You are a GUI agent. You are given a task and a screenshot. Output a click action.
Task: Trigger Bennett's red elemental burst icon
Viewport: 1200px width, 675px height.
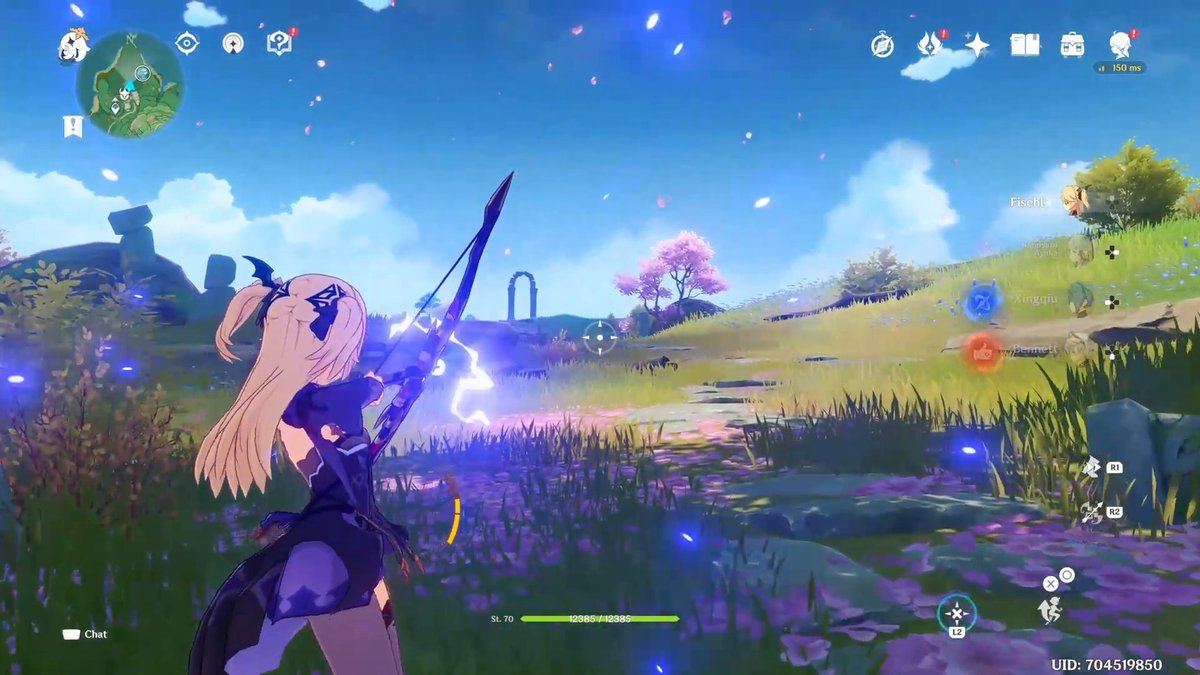point(984,352)
